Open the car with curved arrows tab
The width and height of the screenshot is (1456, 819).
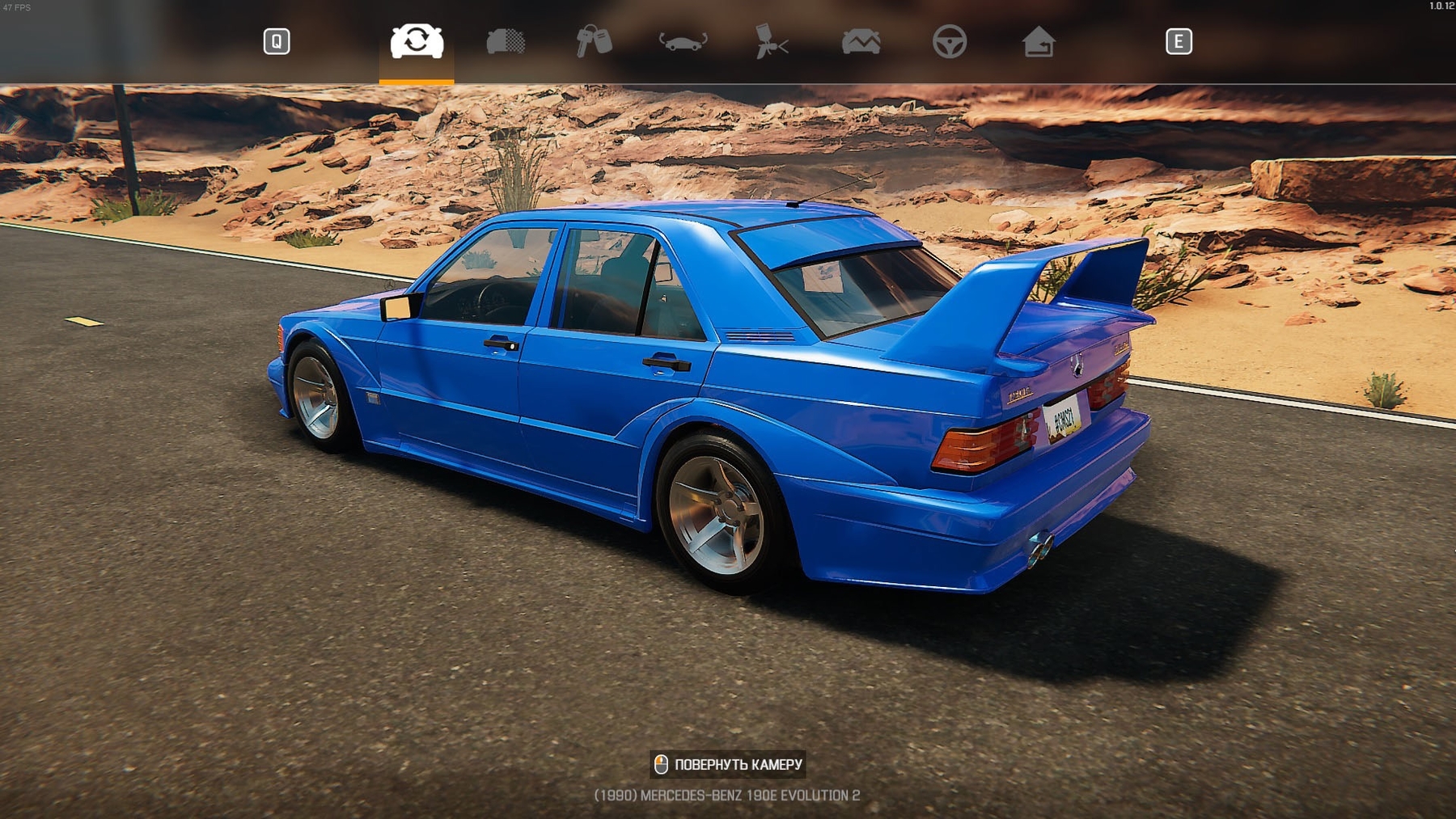(x=683, y=41)
